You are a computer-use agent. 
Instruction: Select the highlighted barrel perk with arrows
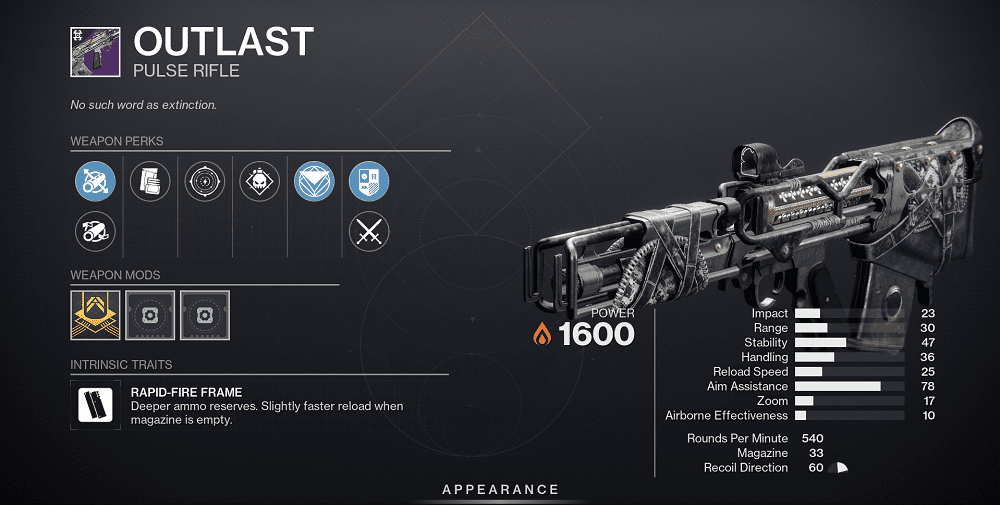point(96,182)
